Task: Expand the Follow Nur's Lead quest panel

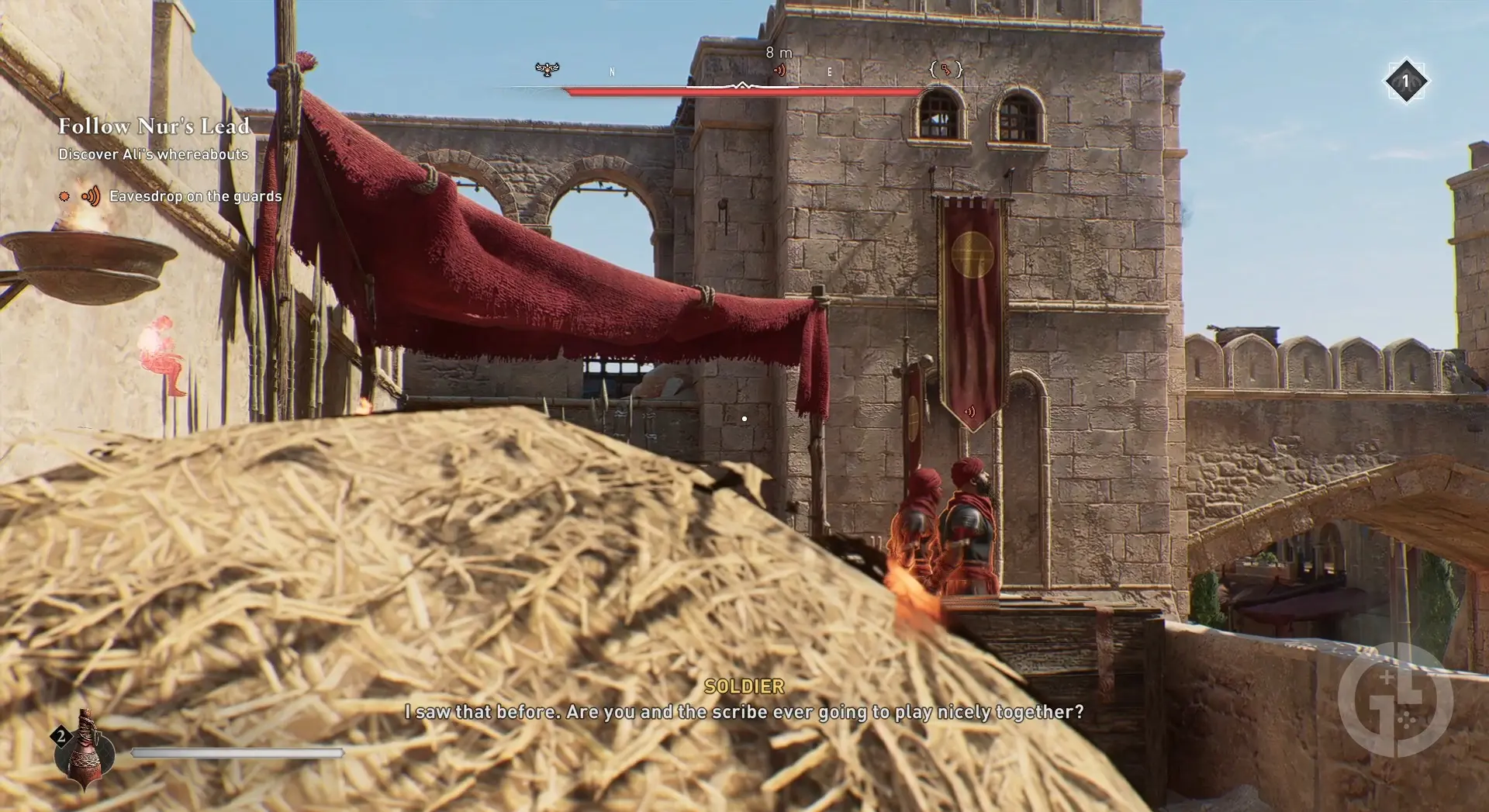Action: (154, 126)
